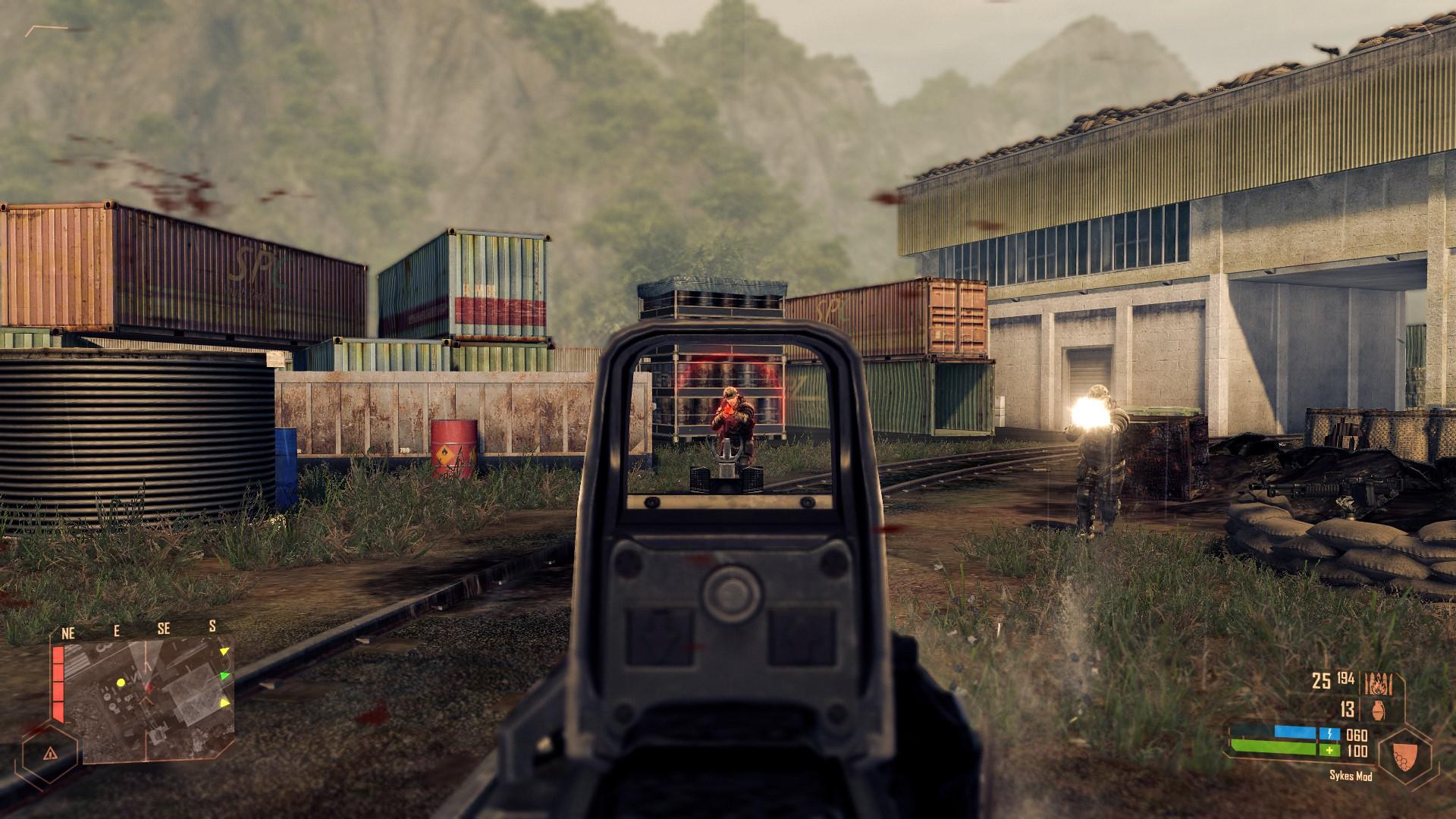Select the NE label on the compass bar

pos(68,632)
